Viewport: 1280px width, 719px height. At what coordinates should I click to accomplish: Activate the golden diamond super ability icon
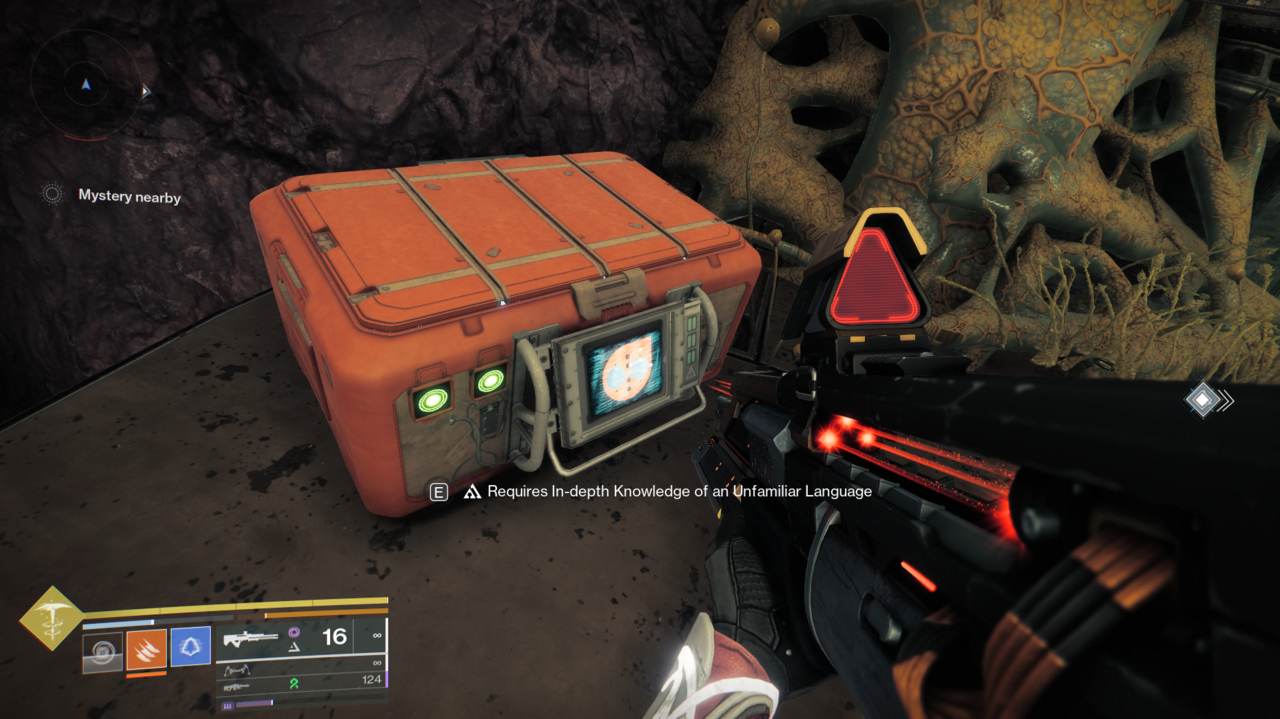[51, 618]
